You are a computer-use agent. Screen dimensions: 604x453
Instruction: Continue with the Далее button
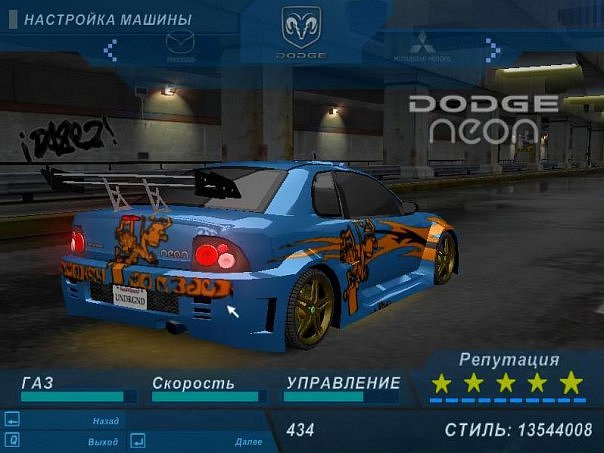pyautogui.click(x=247, y=441)
